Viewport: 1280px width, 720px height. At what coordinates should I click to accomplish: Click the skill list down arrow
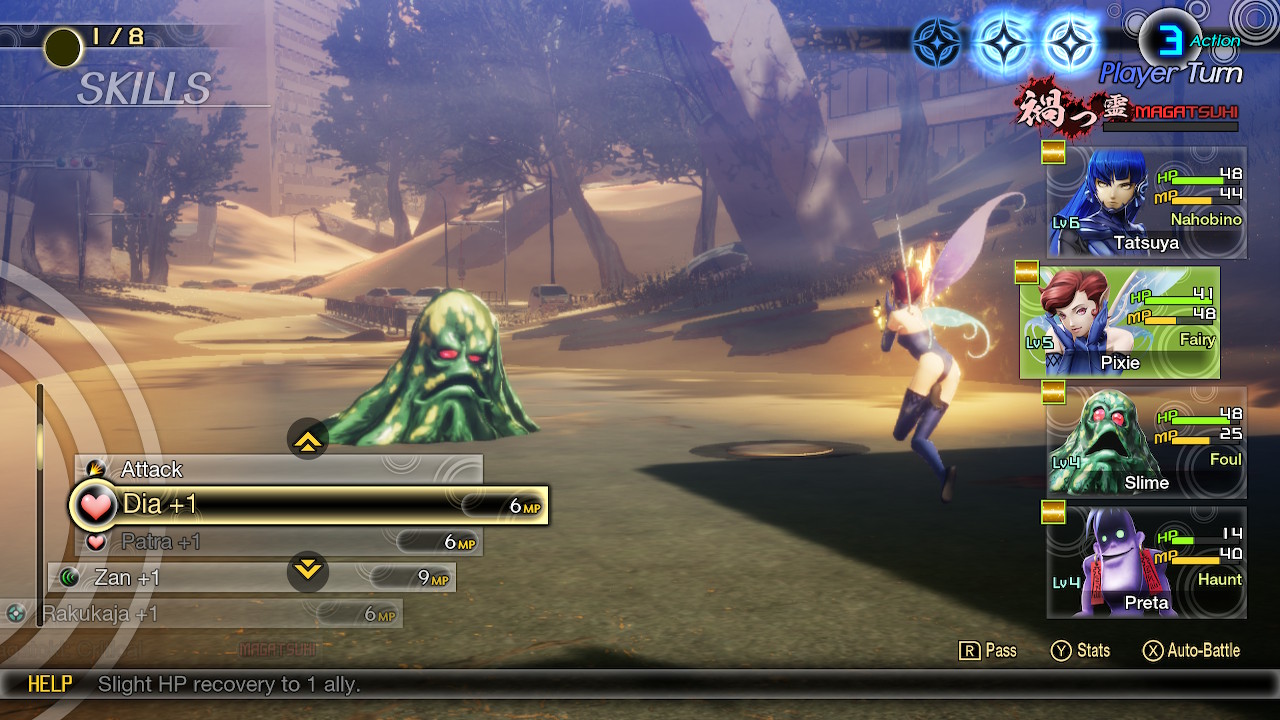(308, 571)
